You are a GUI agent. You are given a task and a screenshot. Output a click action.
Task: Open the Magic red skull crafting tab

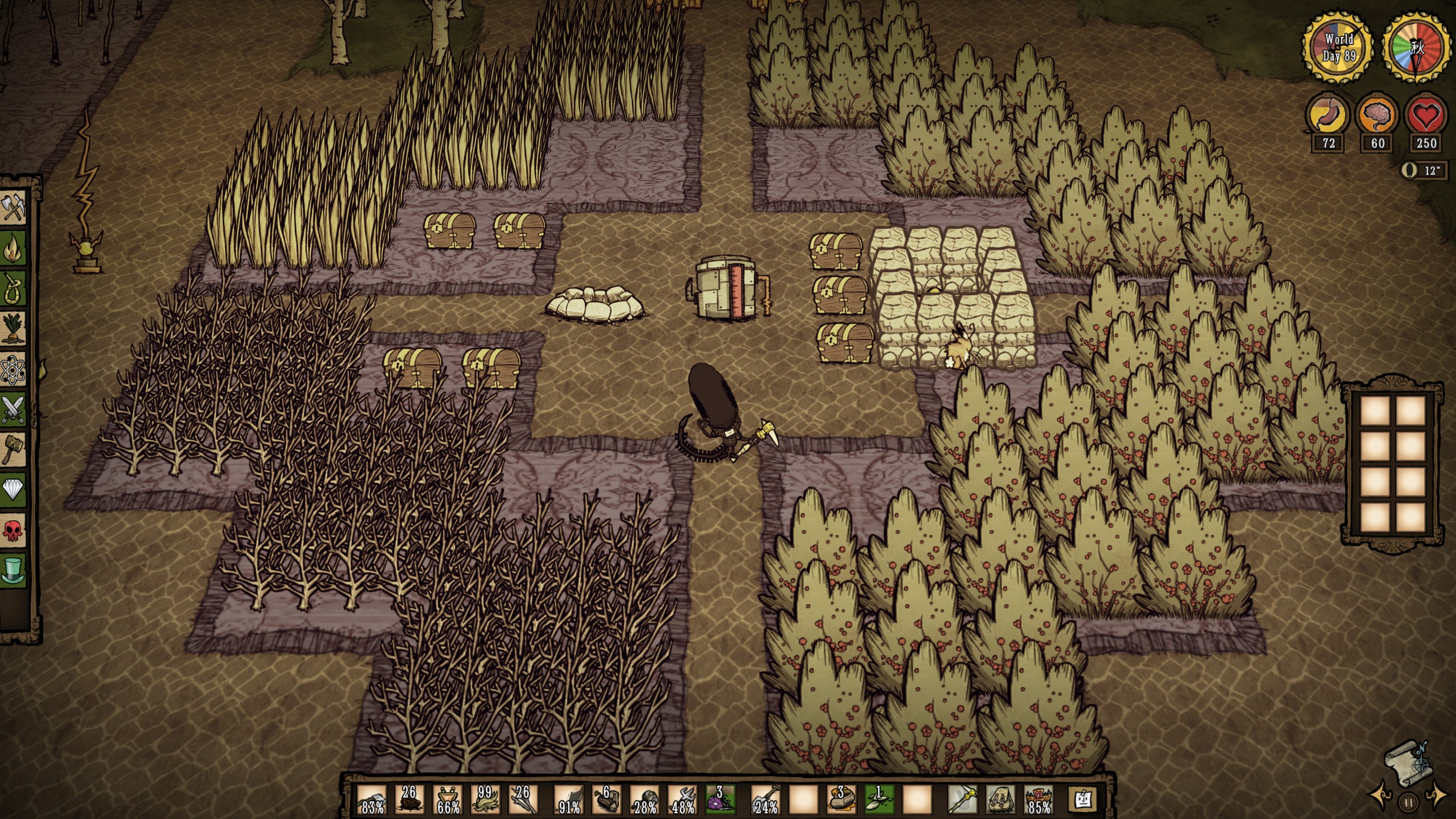tap(14, 531)
